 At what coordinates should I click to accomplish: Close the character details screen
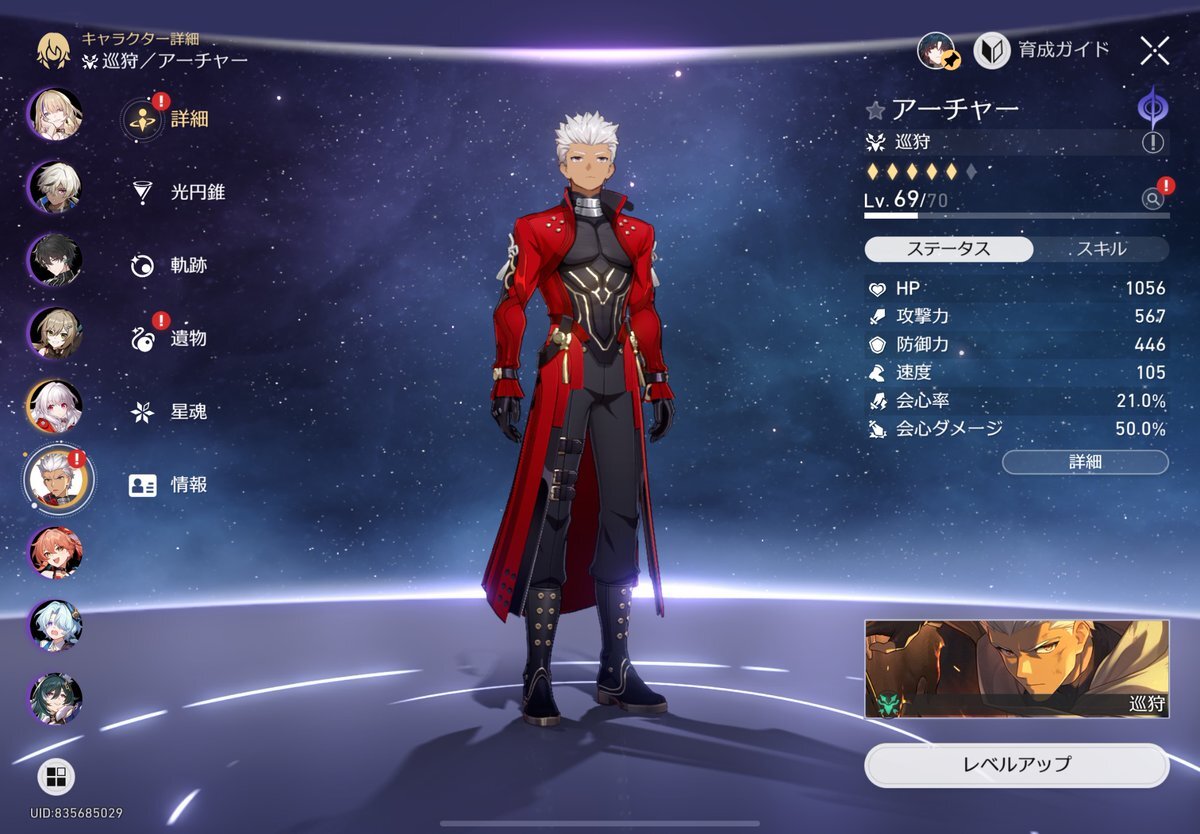tap(1154, 50)
